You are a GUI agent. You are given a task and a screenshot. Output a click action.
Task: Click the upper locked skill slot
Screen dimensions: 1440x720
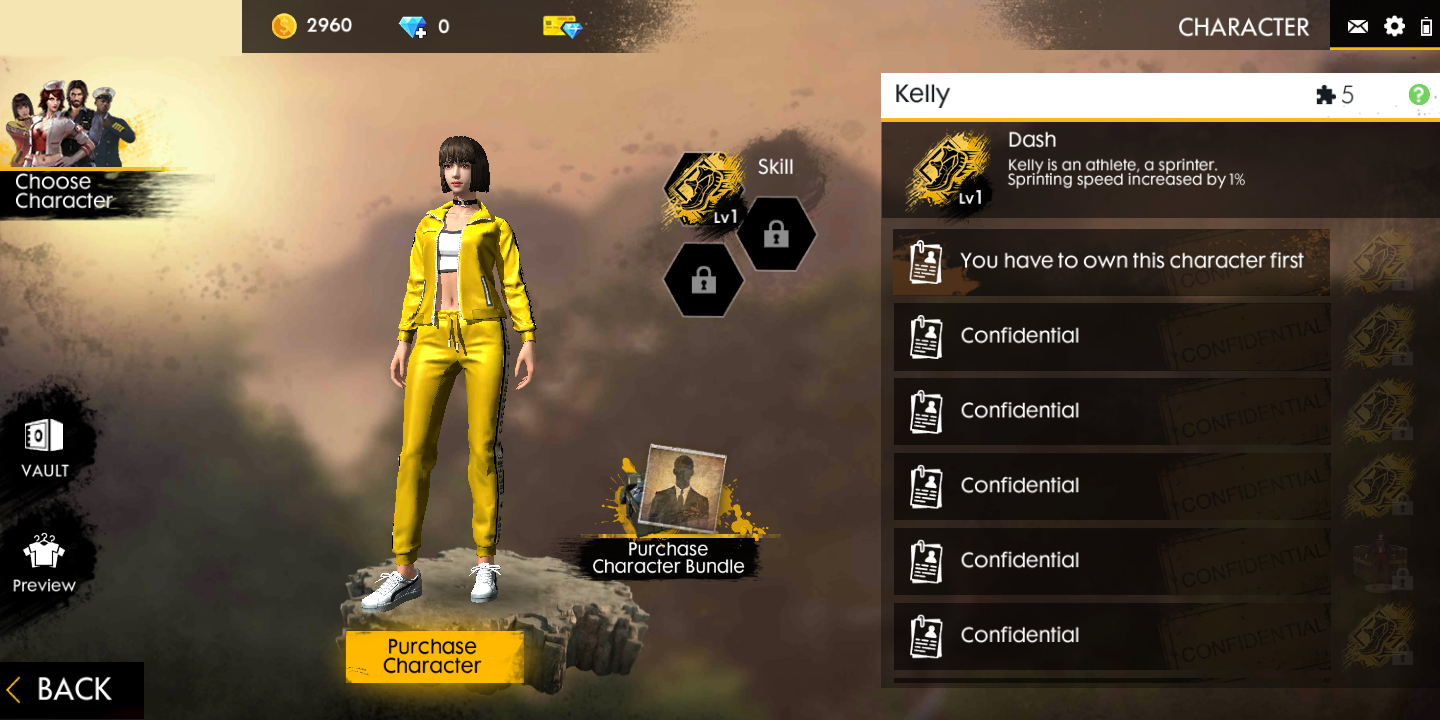coord(778,234)
